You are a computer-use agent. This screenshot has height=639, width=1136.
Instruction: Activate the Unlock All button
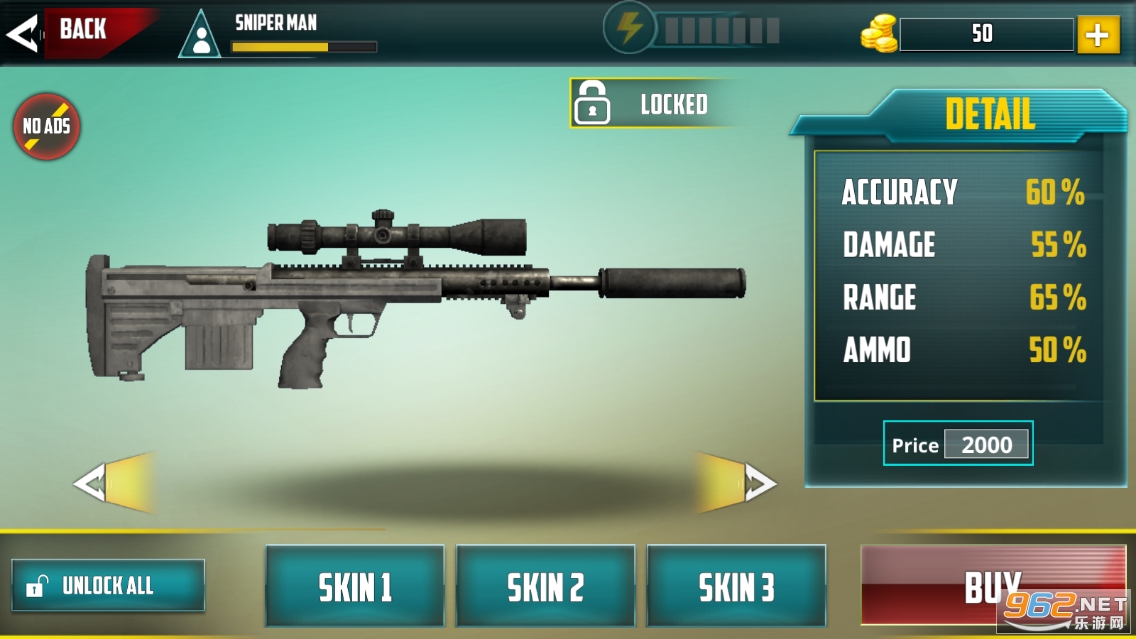point(108,585)
